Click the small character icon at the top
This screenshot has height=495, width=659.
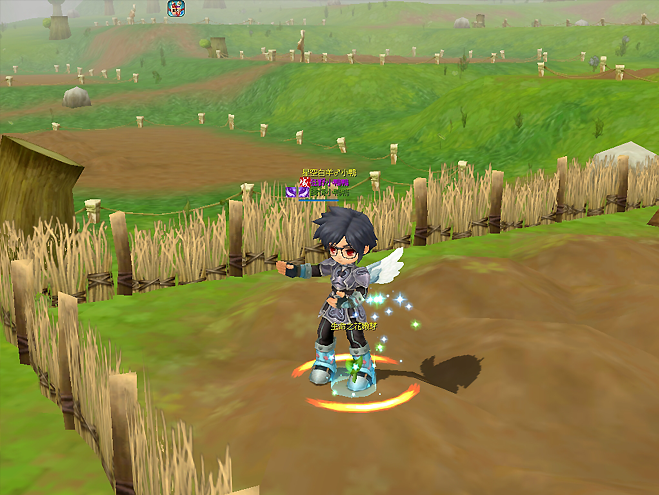click(175, 8)
